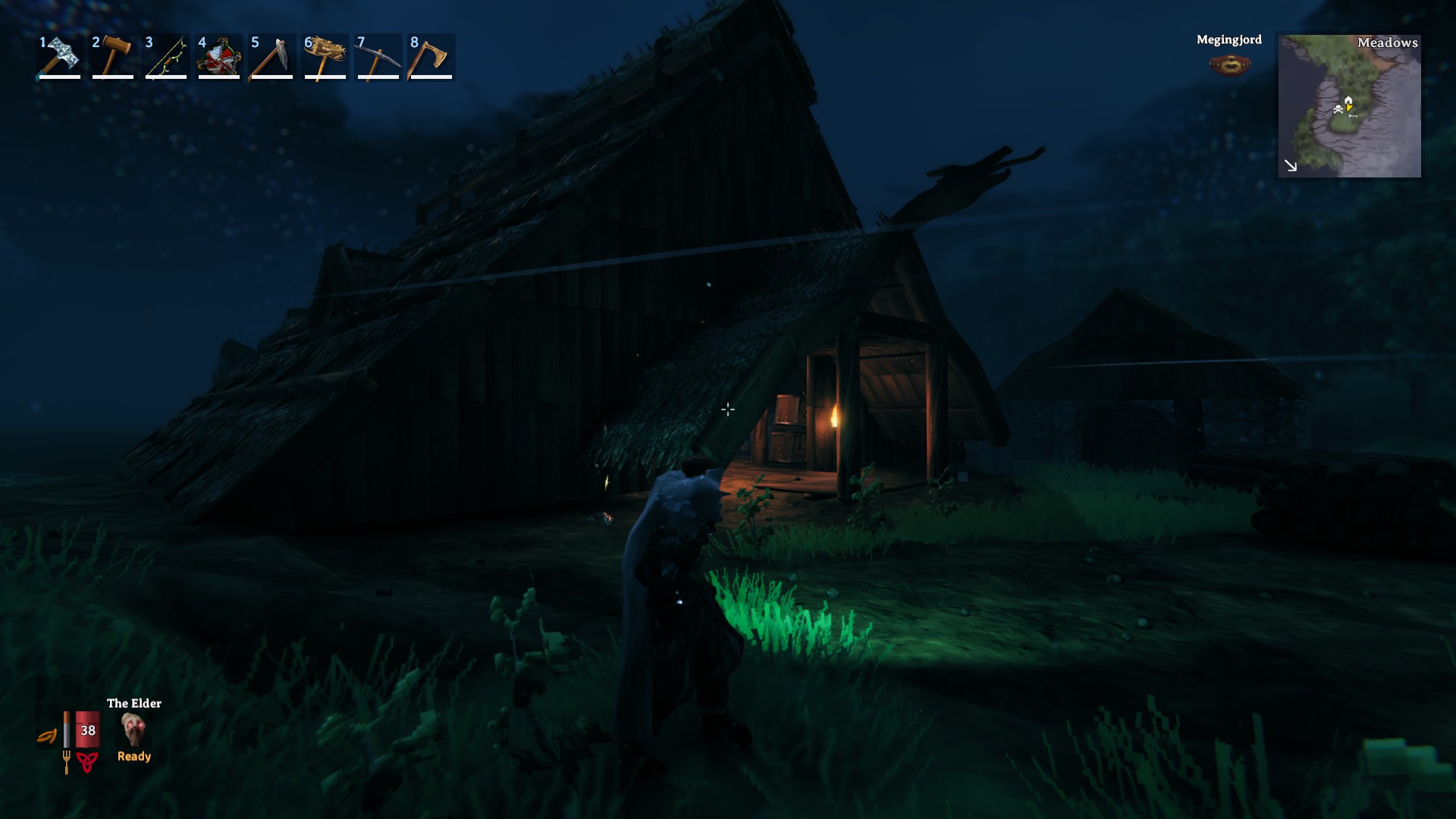Pick the cultivator in hotbar slot 6
This screenshot has width=1456, height=819.
pos(325,57)
